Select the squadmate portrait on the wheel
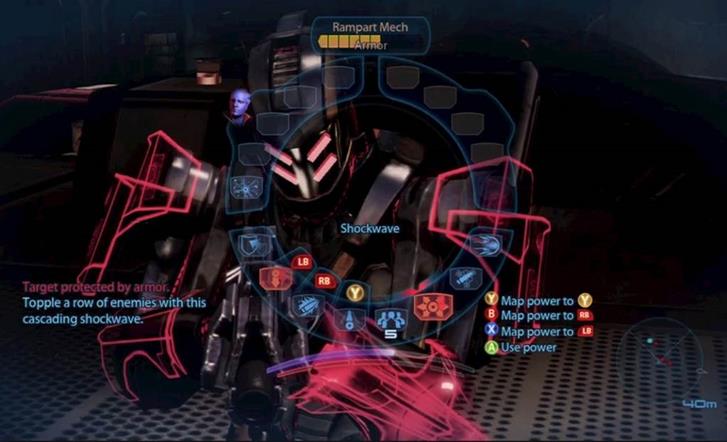 tap(241, 107)
